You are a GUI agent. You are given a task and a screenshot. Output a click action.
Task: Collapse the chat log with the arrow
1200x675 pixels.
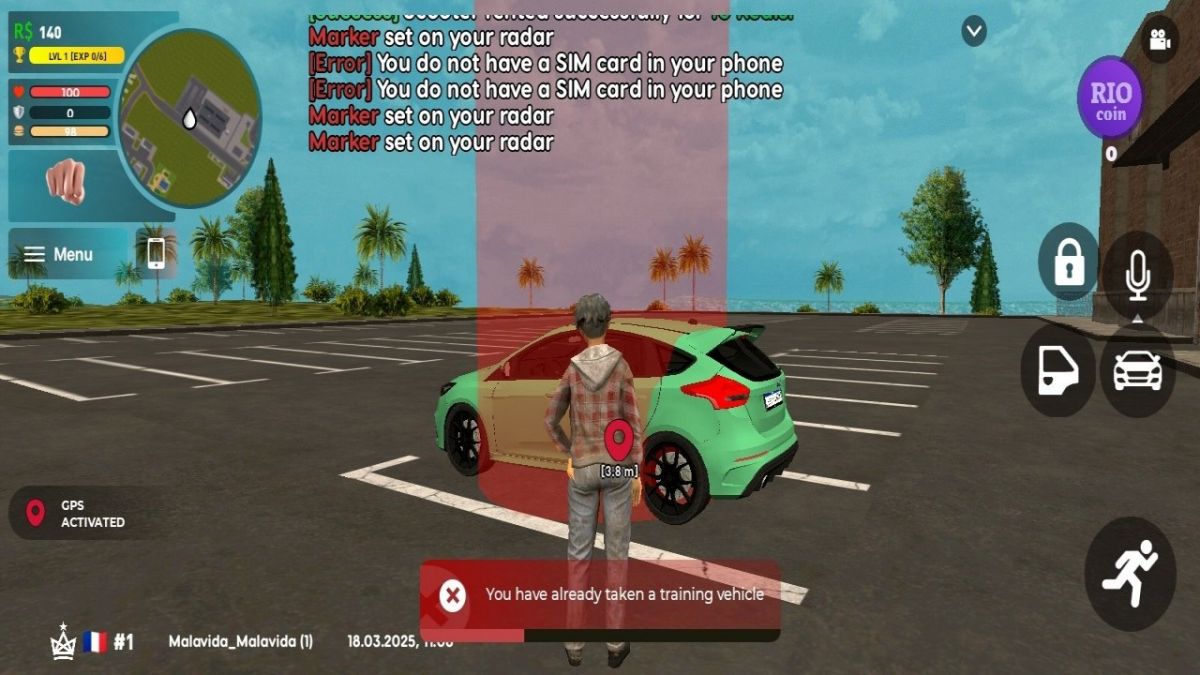[x=974, y=31]
